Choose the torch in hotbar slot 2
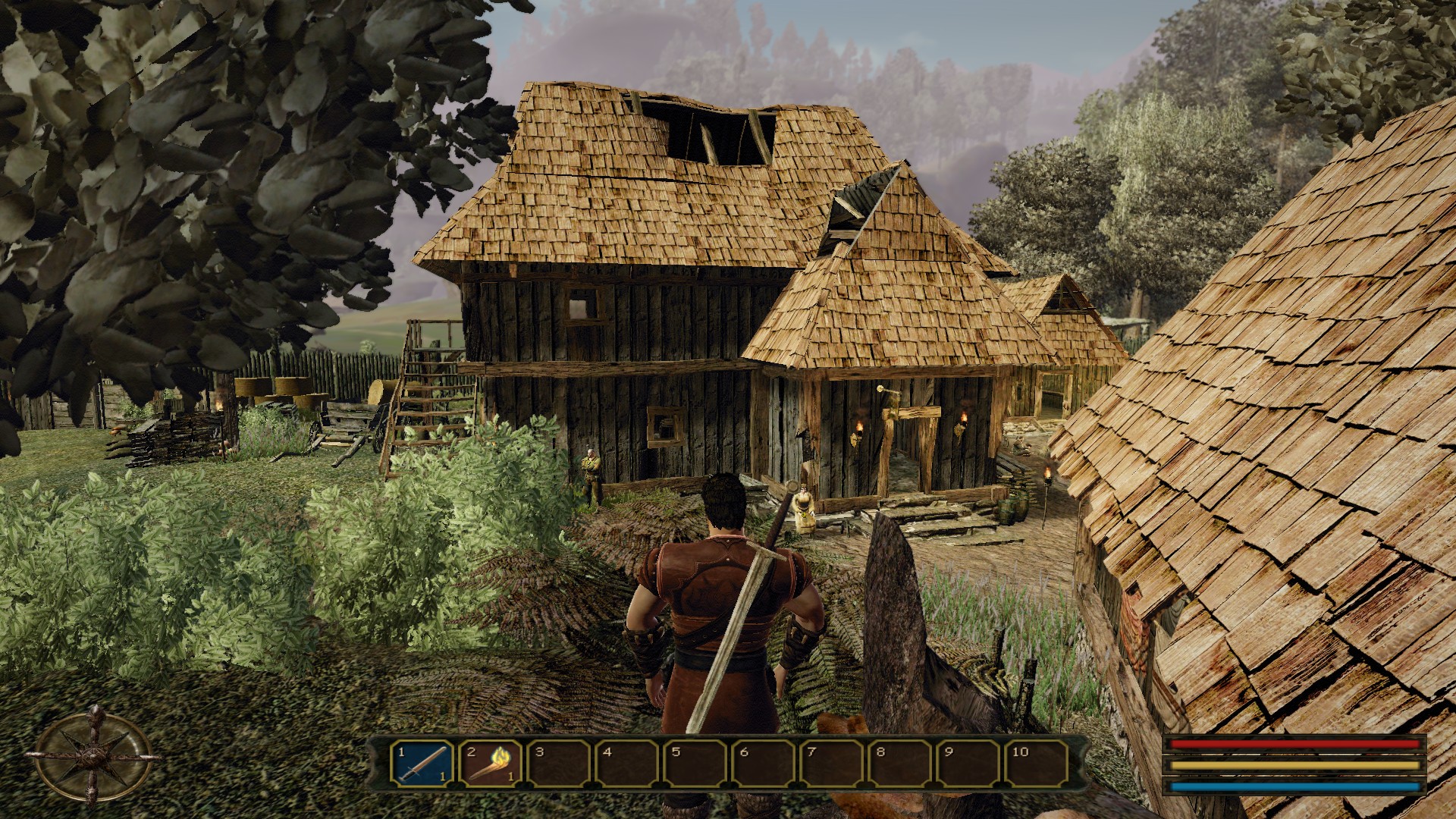 tap(490, 764)
